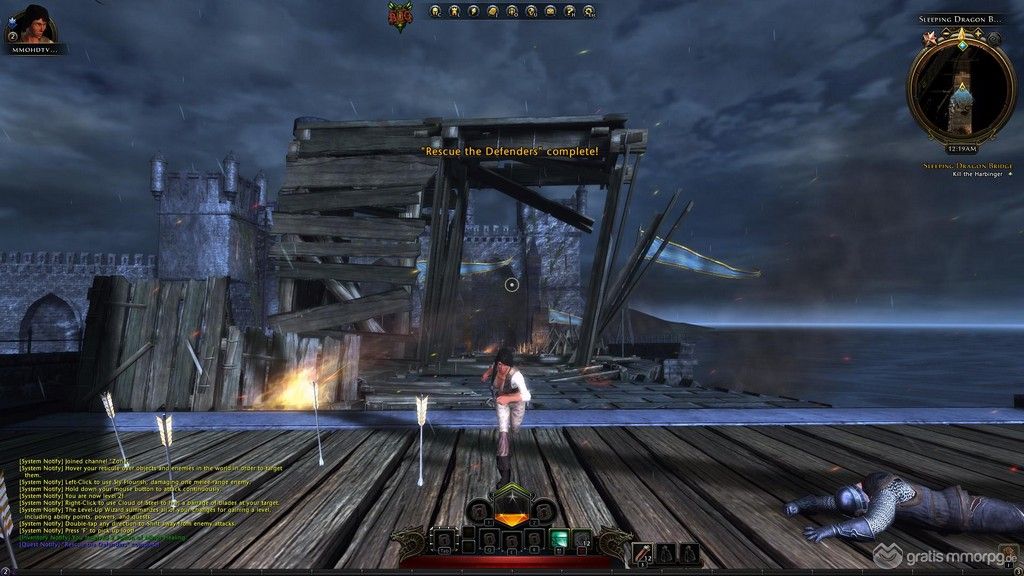Activate the glowing green ability slot
The width and height of the screenshot is (1024, 576).
point(560,540)
